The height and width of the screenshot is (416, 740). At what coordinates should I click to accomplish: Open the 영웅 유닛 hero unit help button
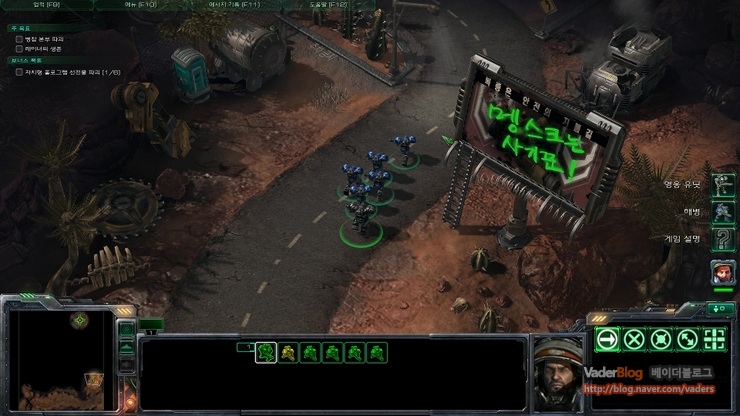pos(722,185)
